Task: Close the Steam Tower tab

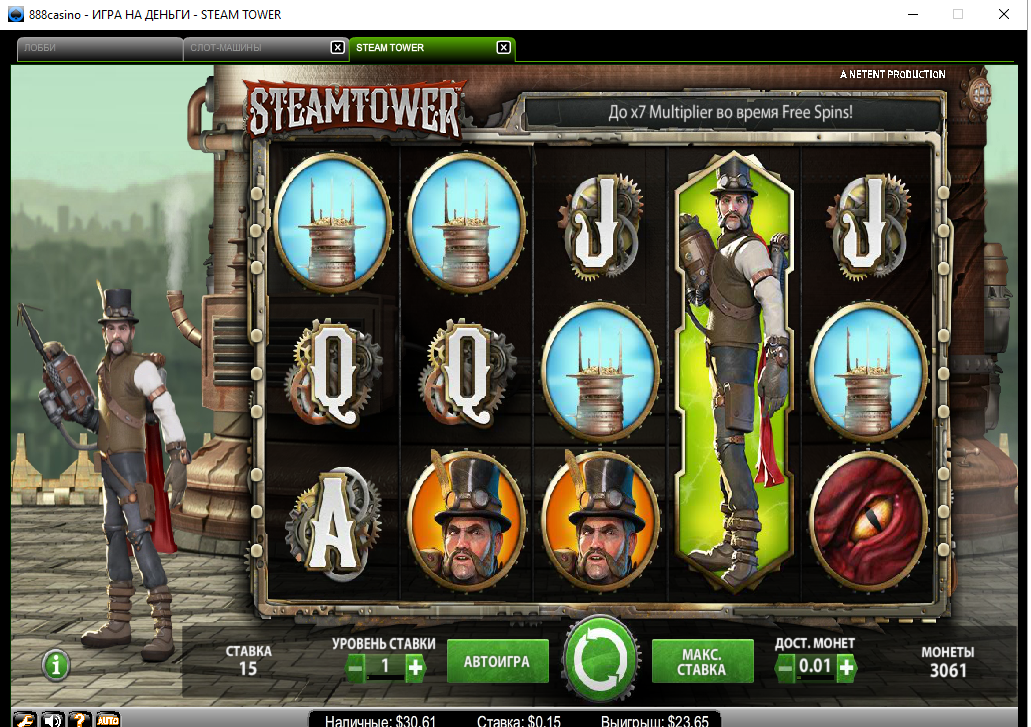Action: [x=503, y=48]
